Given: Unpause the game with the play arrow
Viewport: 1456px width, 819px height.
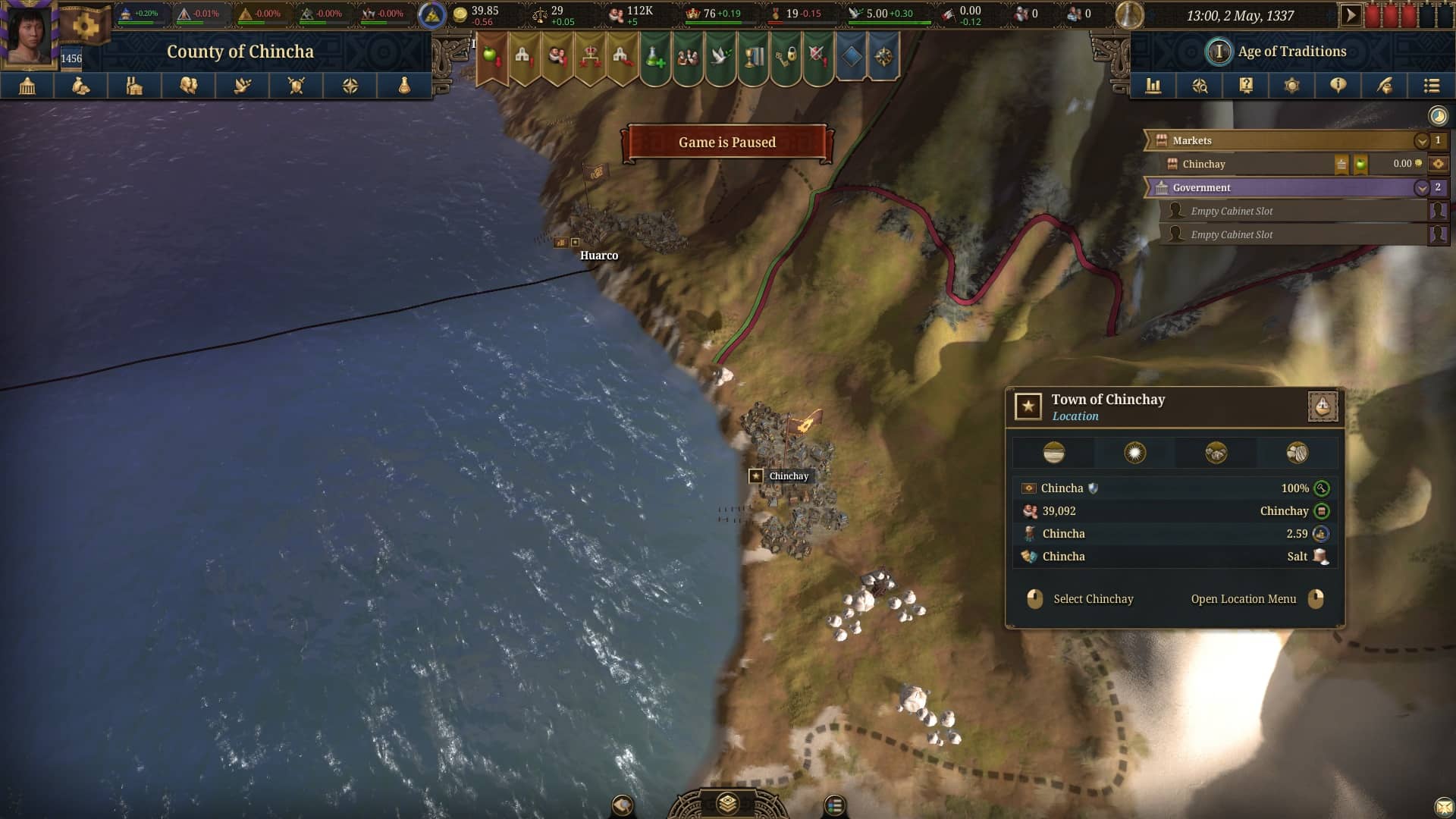Looking at the screenshot, I should 1350,15.
